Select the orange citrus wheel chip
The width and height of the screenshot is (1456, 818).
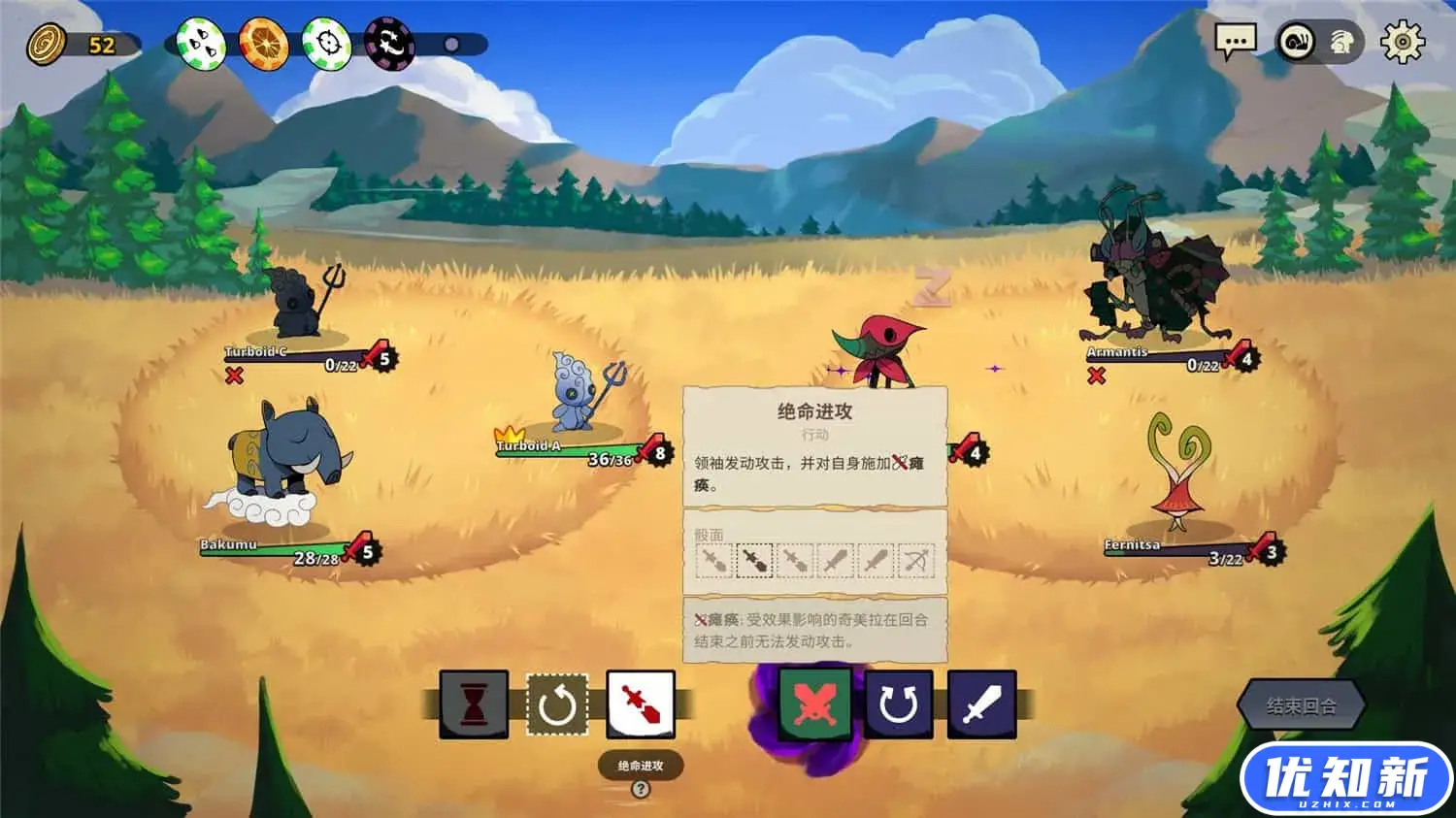[263, 44]
